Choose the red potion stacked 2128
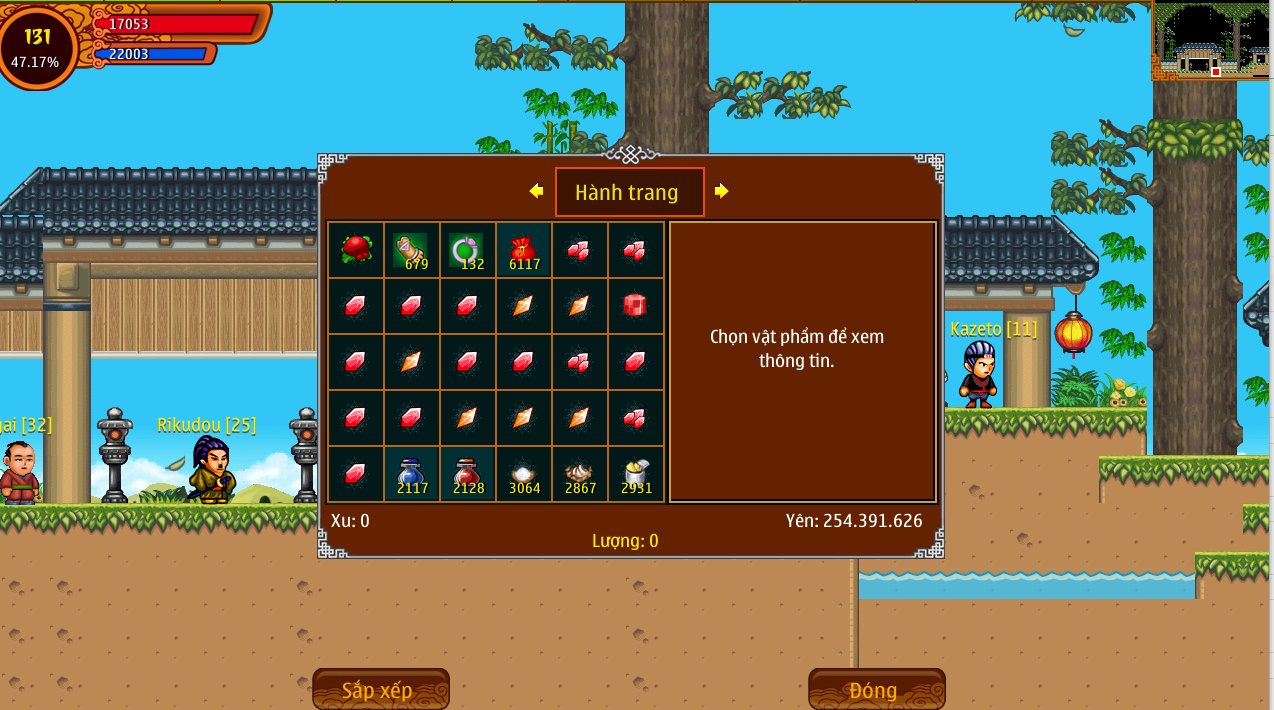The image size is (1274, 710). (x=467, y=475)
